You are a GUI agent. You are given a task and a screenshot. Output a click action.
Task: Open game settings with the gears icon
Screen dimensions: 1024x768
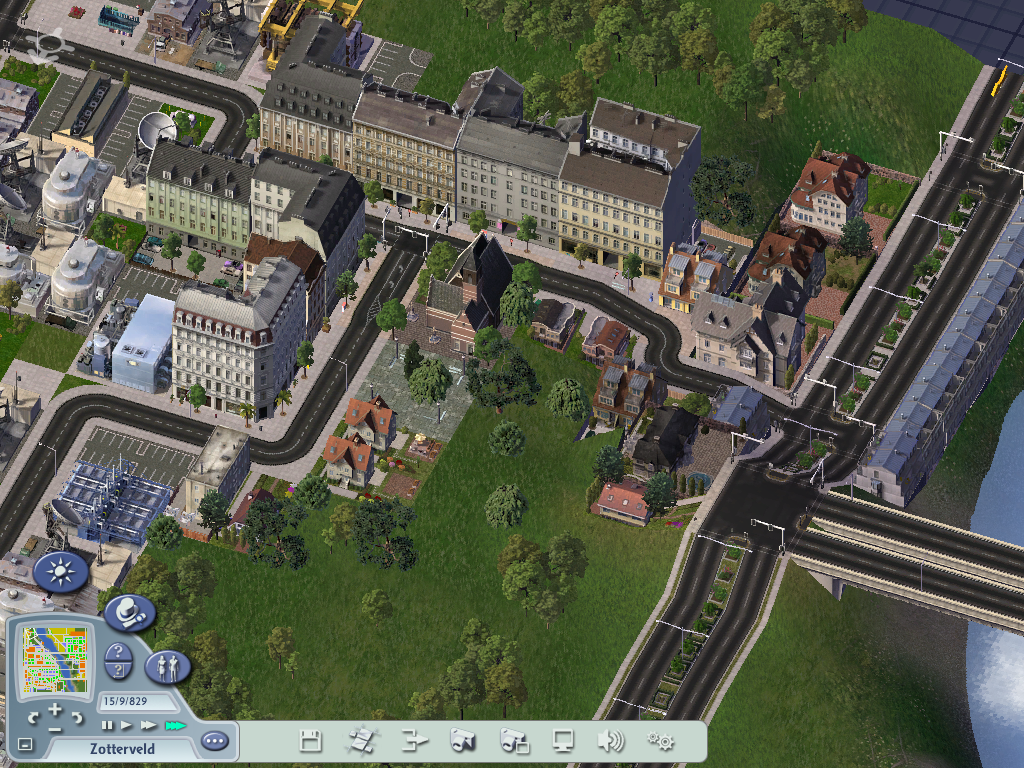(660, 741)
